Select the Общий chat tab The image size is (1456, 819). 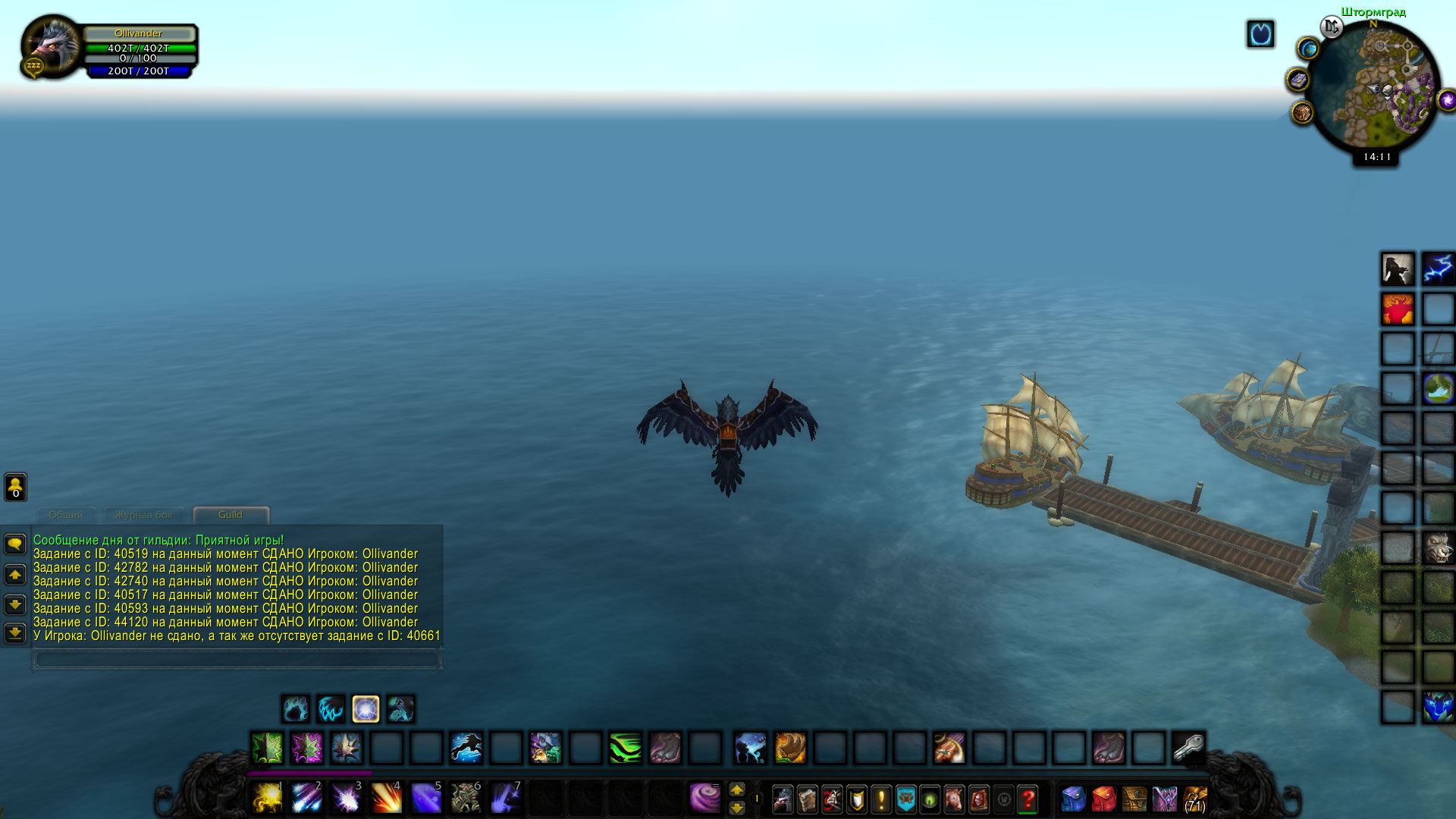pyautogui.click(x=66, y=515)
